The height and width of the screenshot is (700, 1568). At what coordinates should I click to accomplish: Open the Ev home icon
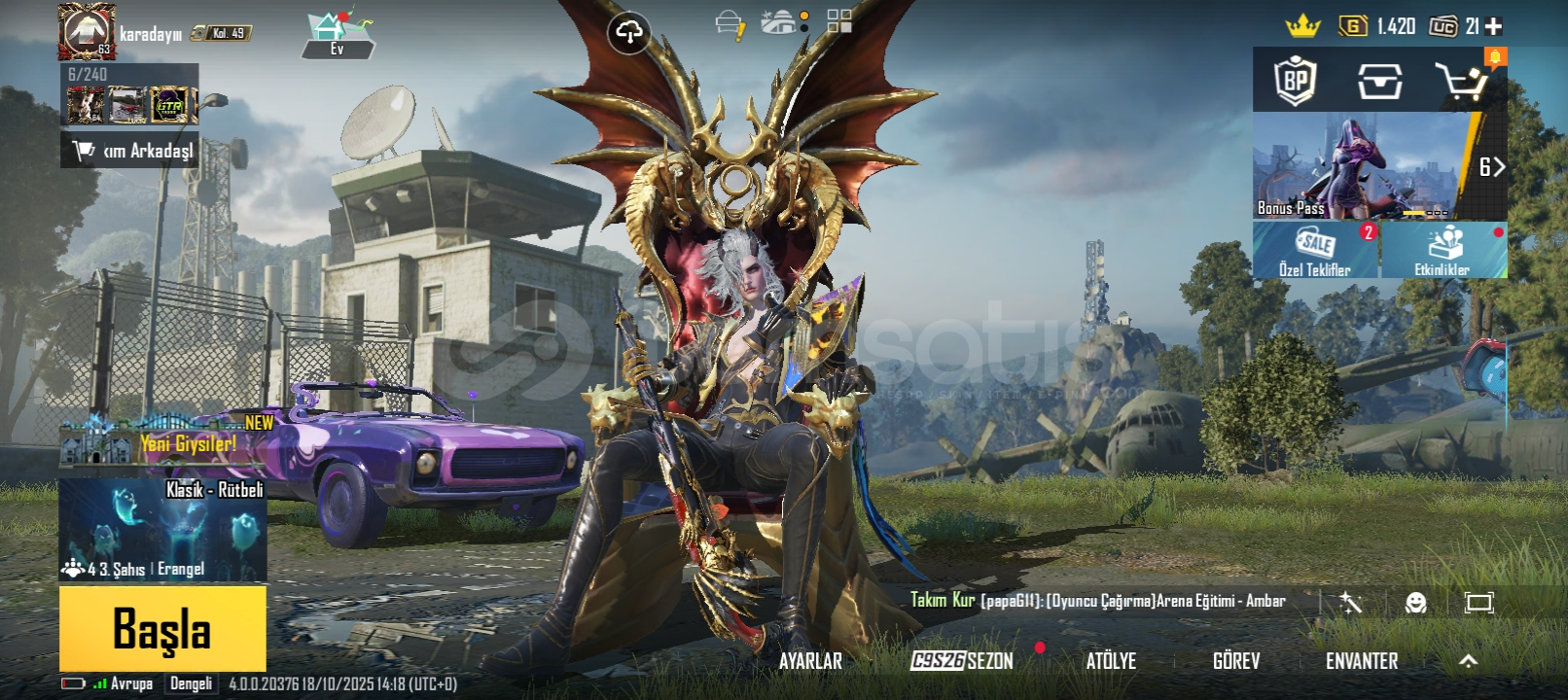(338, 34)
